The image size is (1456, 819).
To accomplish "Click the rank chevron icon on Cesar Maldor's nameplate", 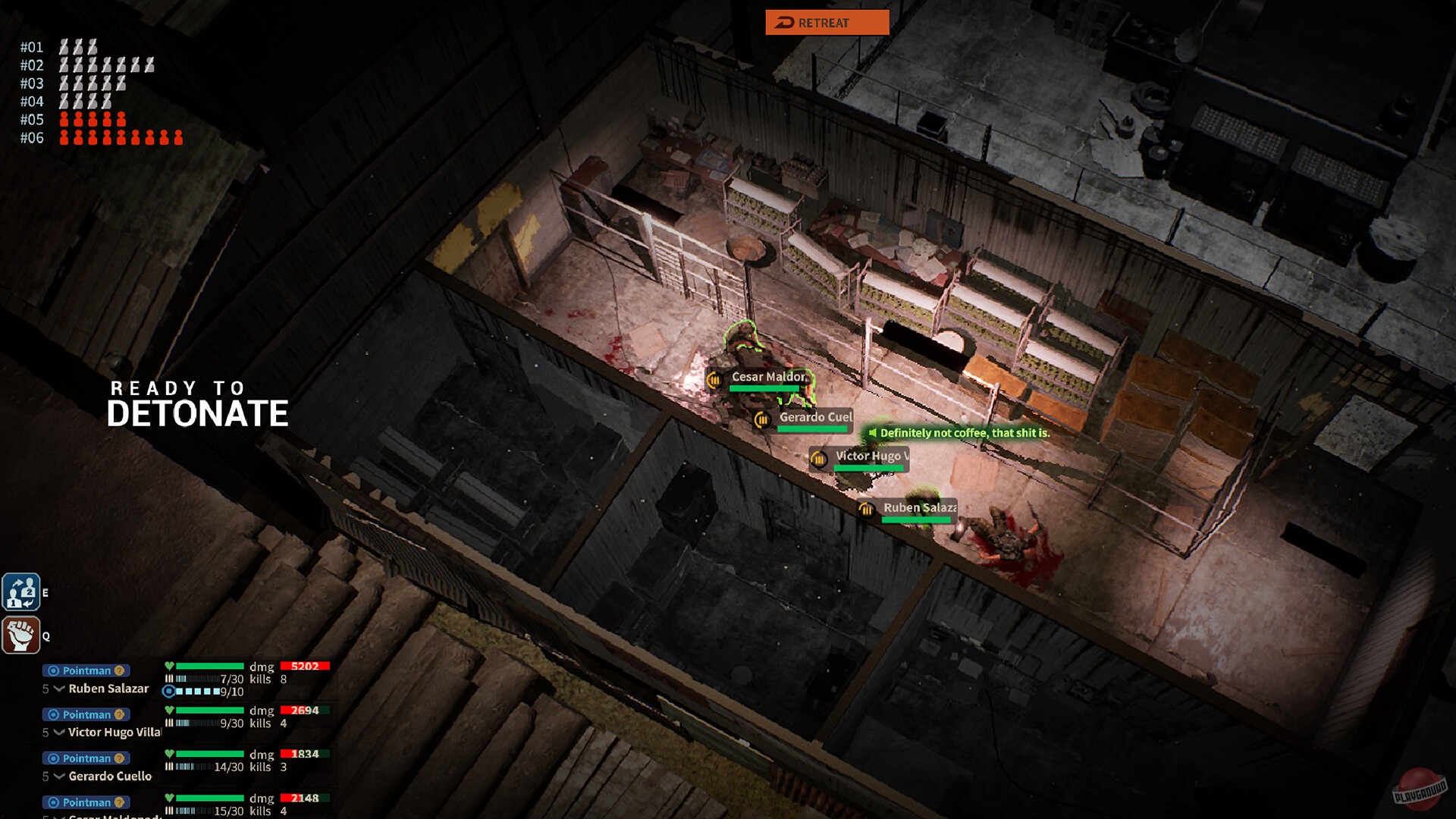I will pos(714,380).
